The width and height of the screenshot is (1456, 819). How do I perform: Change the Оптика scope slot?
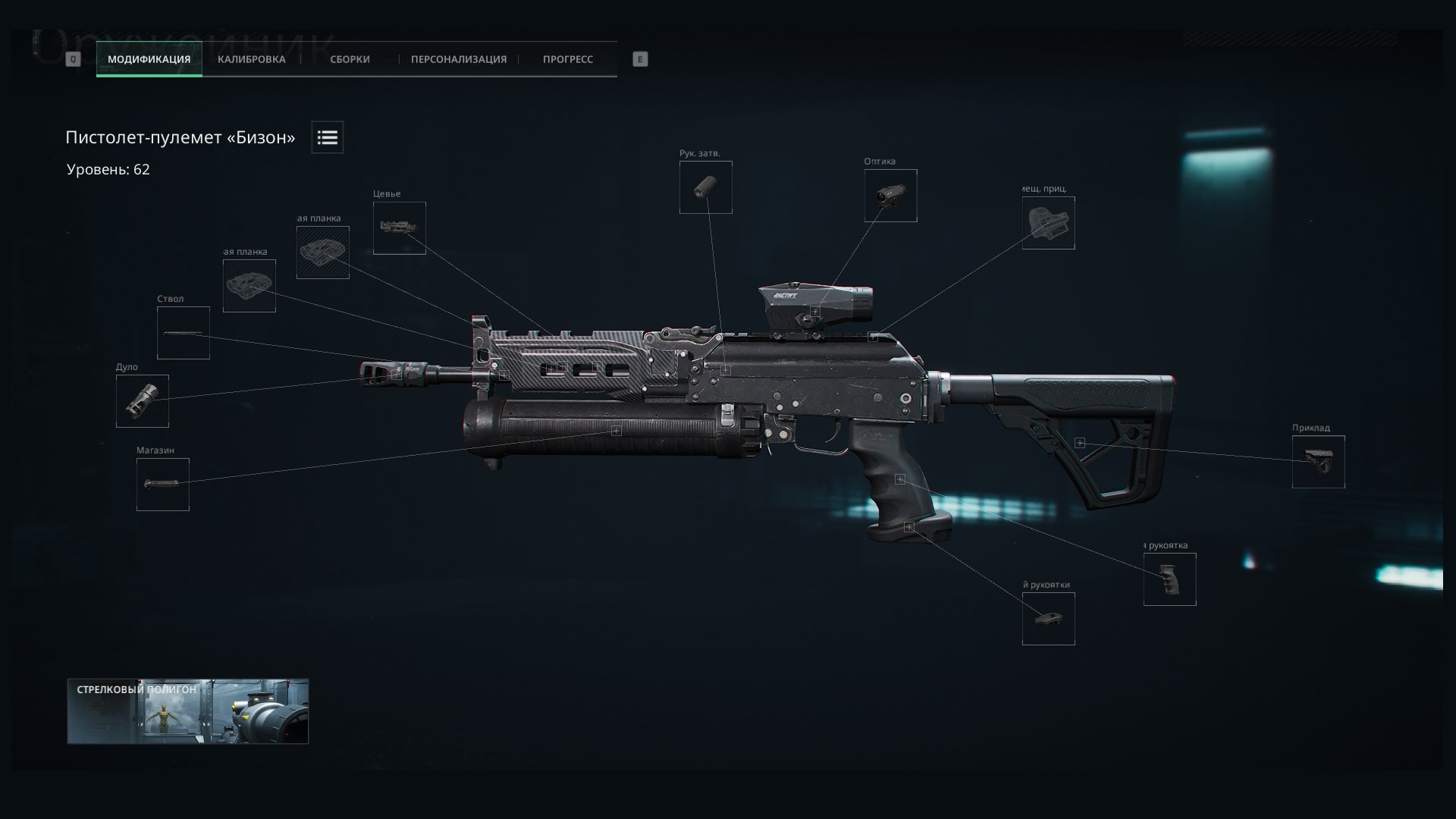coord(891,196)
